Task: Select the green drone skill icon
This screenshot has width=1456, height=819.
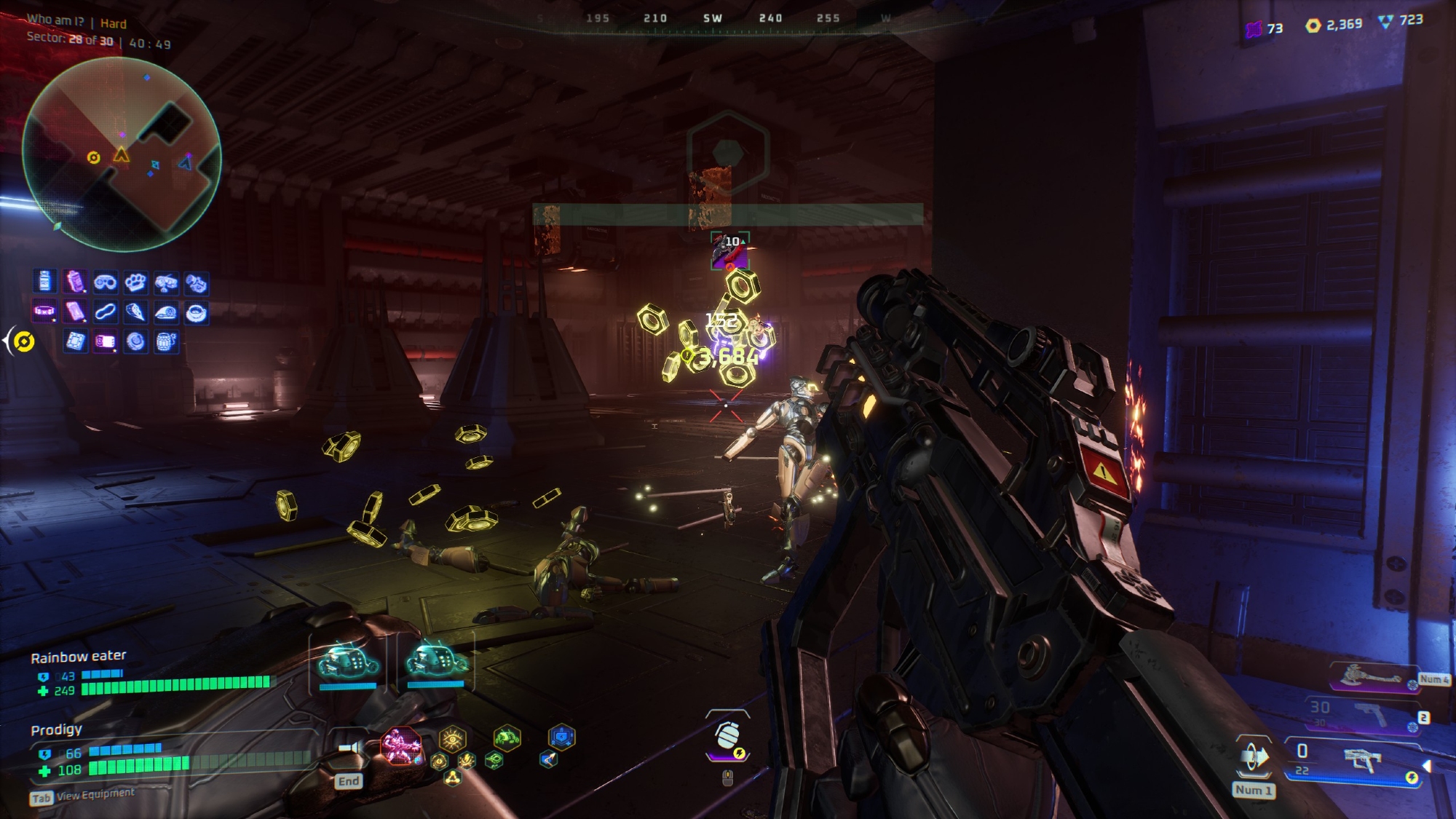Action: coord(507,739)
